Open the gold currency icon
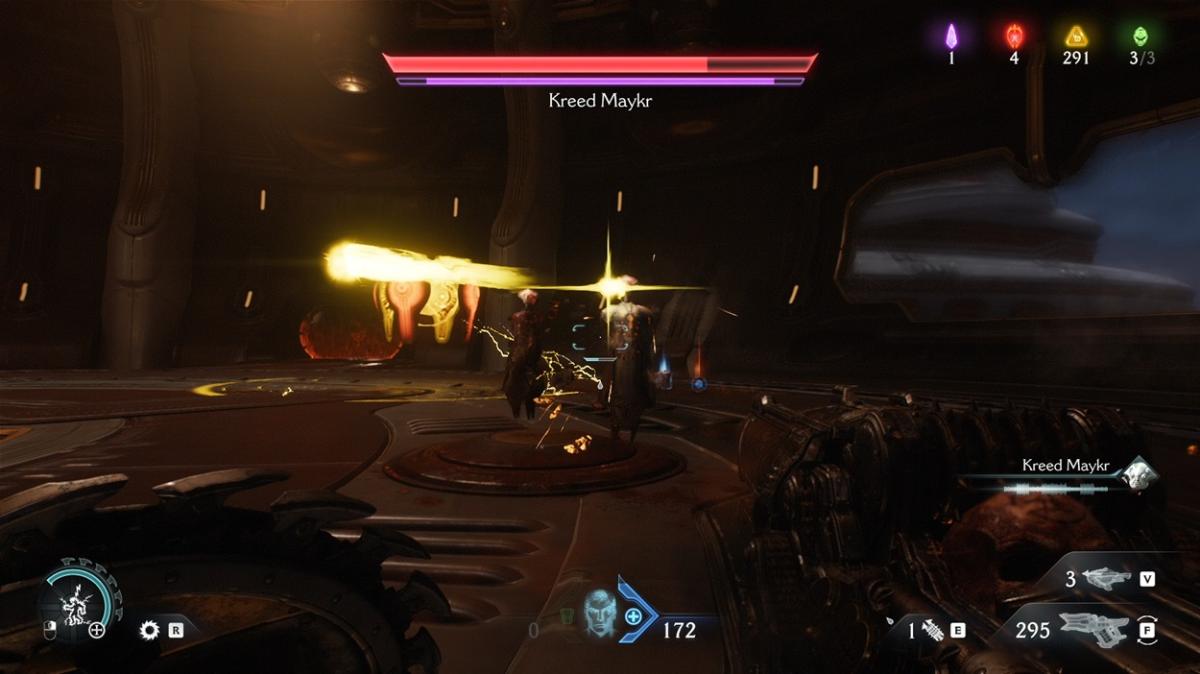 (1076, 37)
